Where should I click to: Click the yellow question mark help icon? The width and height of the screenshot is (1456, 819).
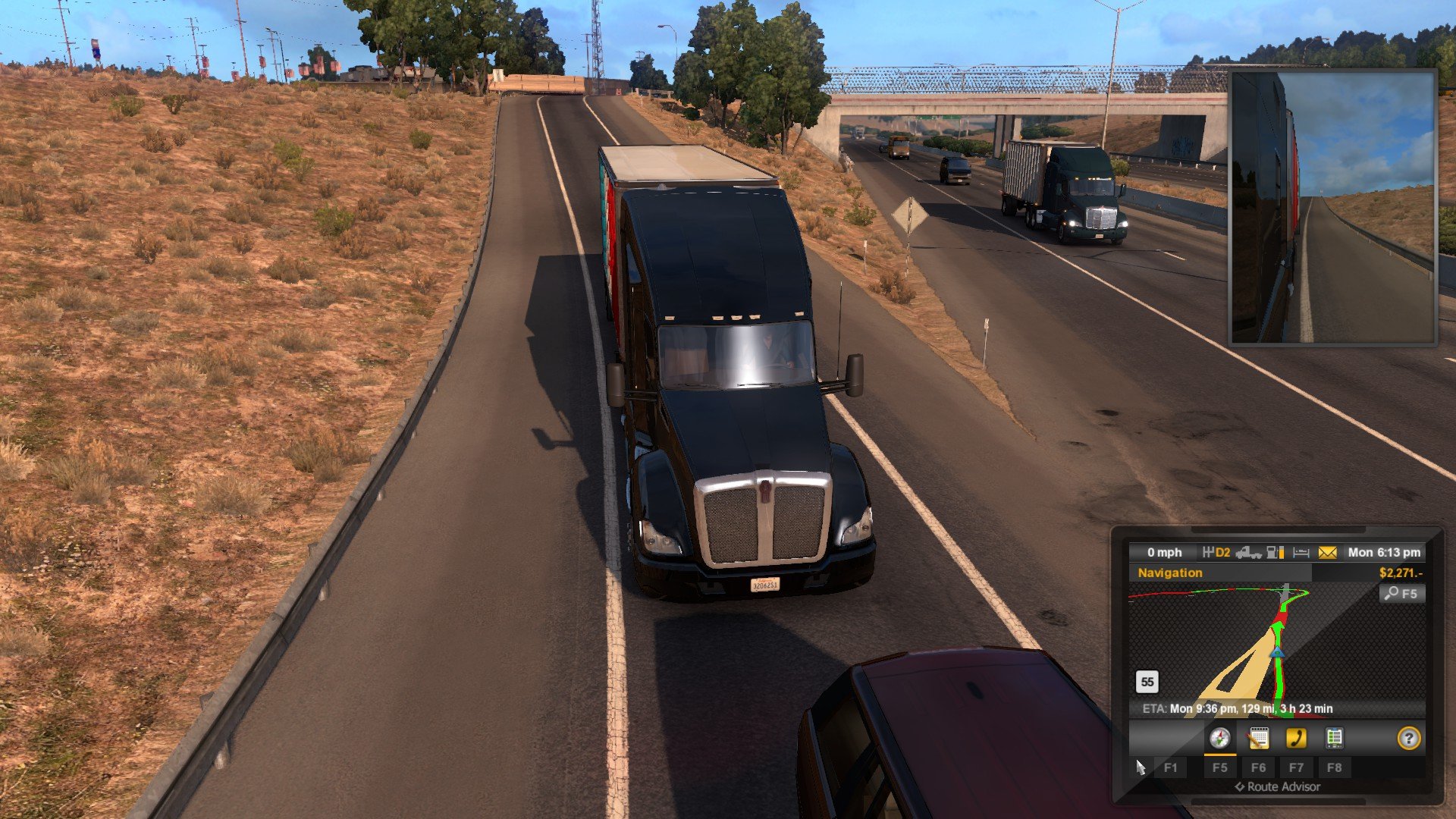click(1408, 738)
